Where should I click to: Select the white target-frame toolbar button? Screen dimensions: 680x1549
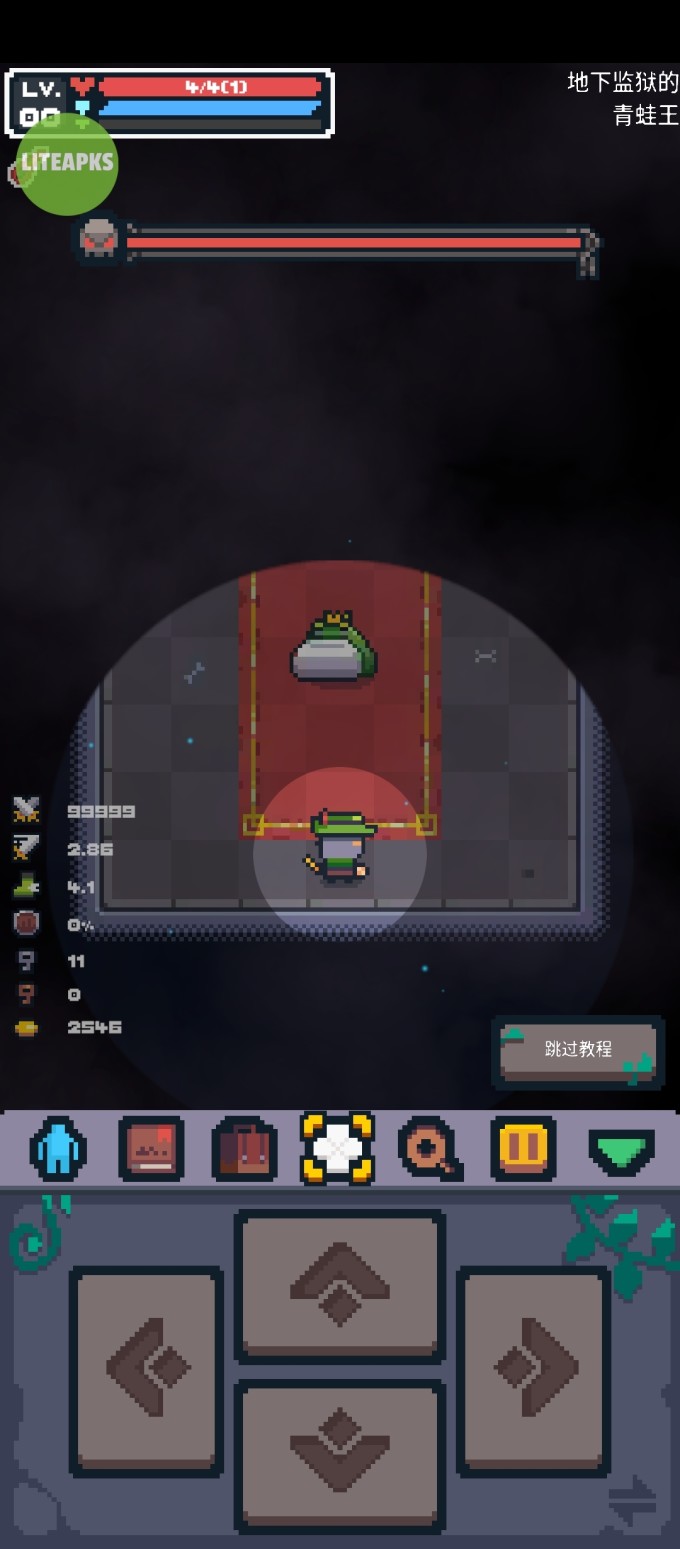point(337,1149)
